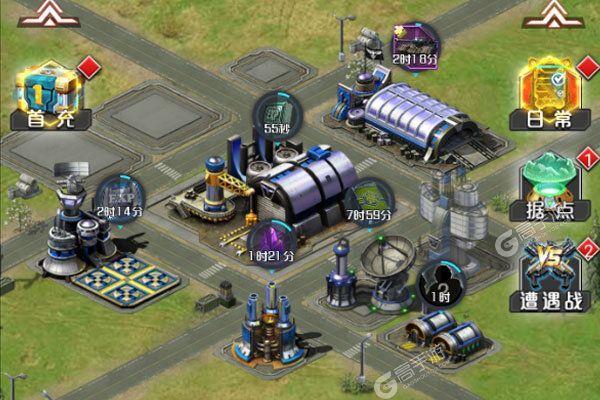Select the 据点 stronghold icon

point(549,183)
